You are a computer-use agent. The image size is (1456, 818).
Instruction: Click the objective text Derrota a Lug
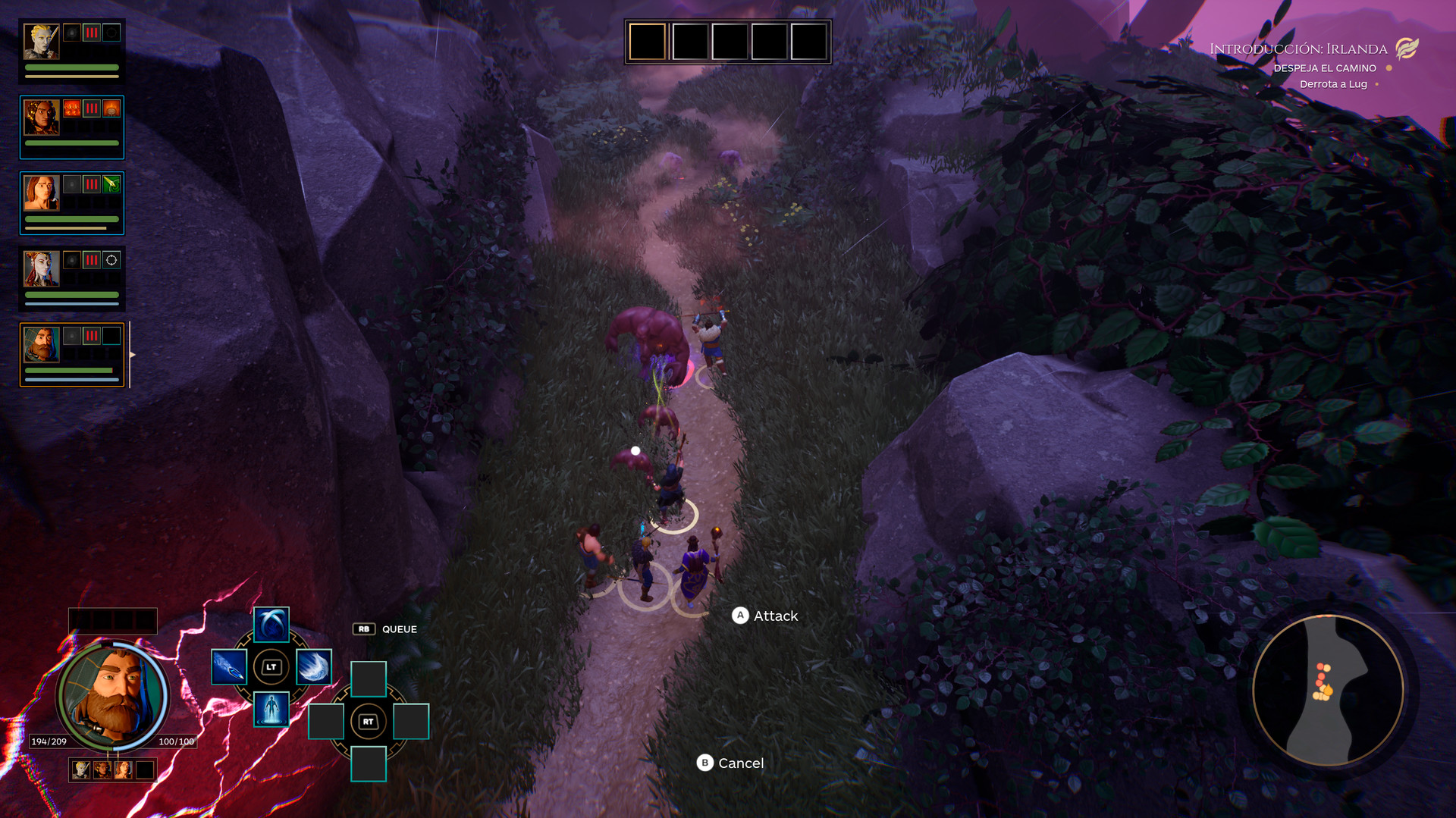(x=1333, y=84)
